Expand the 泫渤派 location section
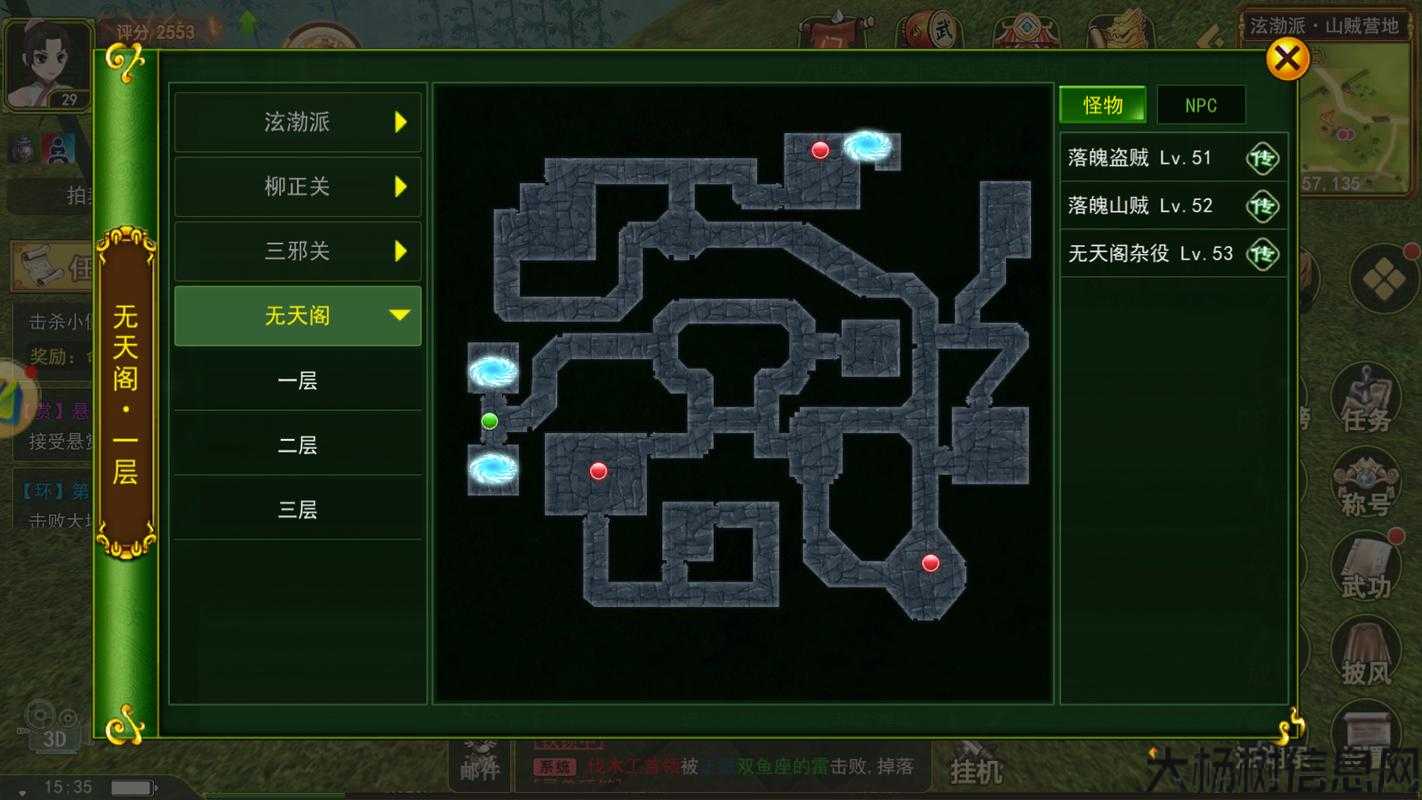Image resolution: width=1422 pixels, height=800 pixels. [x=297, y=122]
